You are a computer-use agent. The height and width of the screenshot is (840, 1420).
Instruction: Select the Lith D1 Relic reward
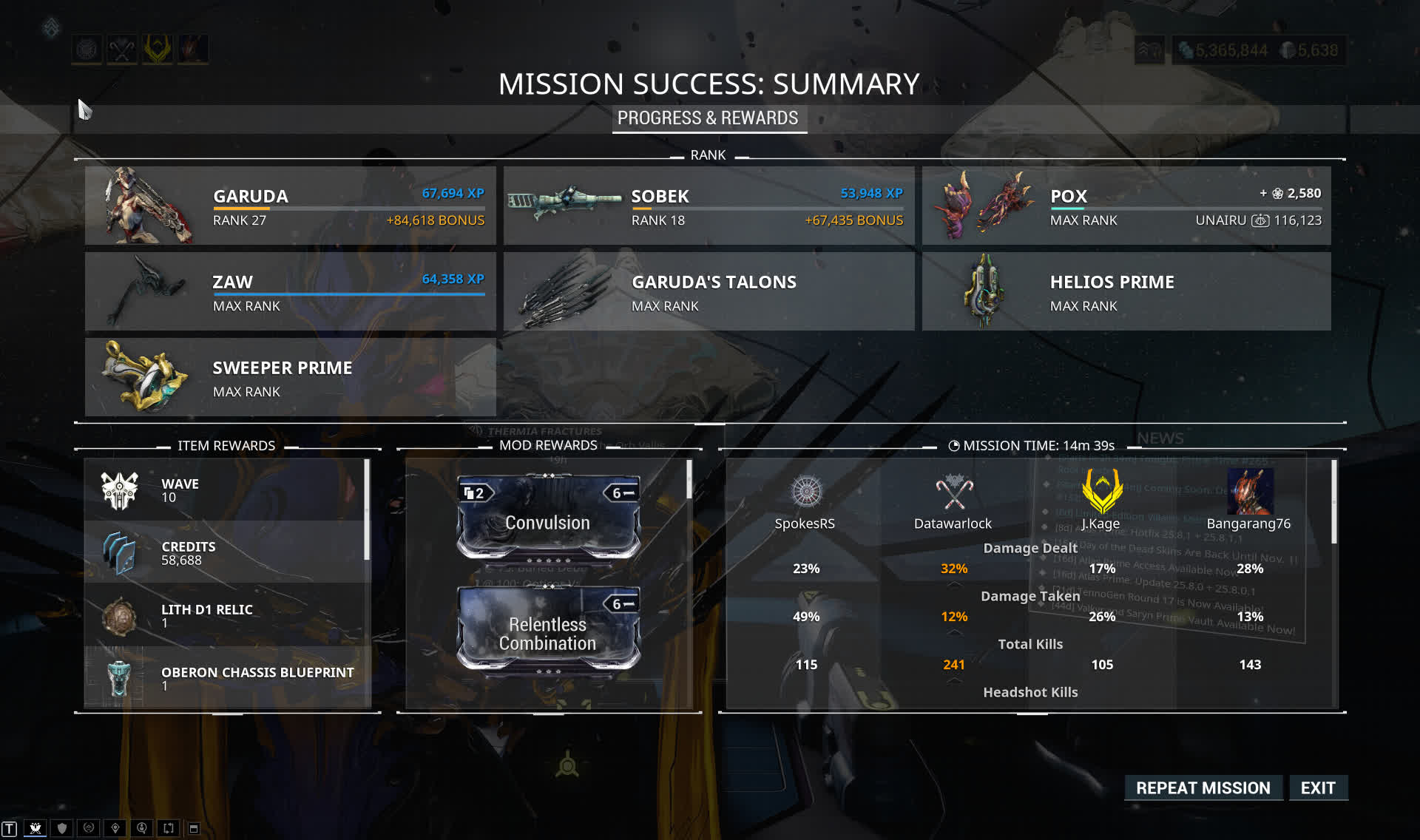tap(226, 615)
